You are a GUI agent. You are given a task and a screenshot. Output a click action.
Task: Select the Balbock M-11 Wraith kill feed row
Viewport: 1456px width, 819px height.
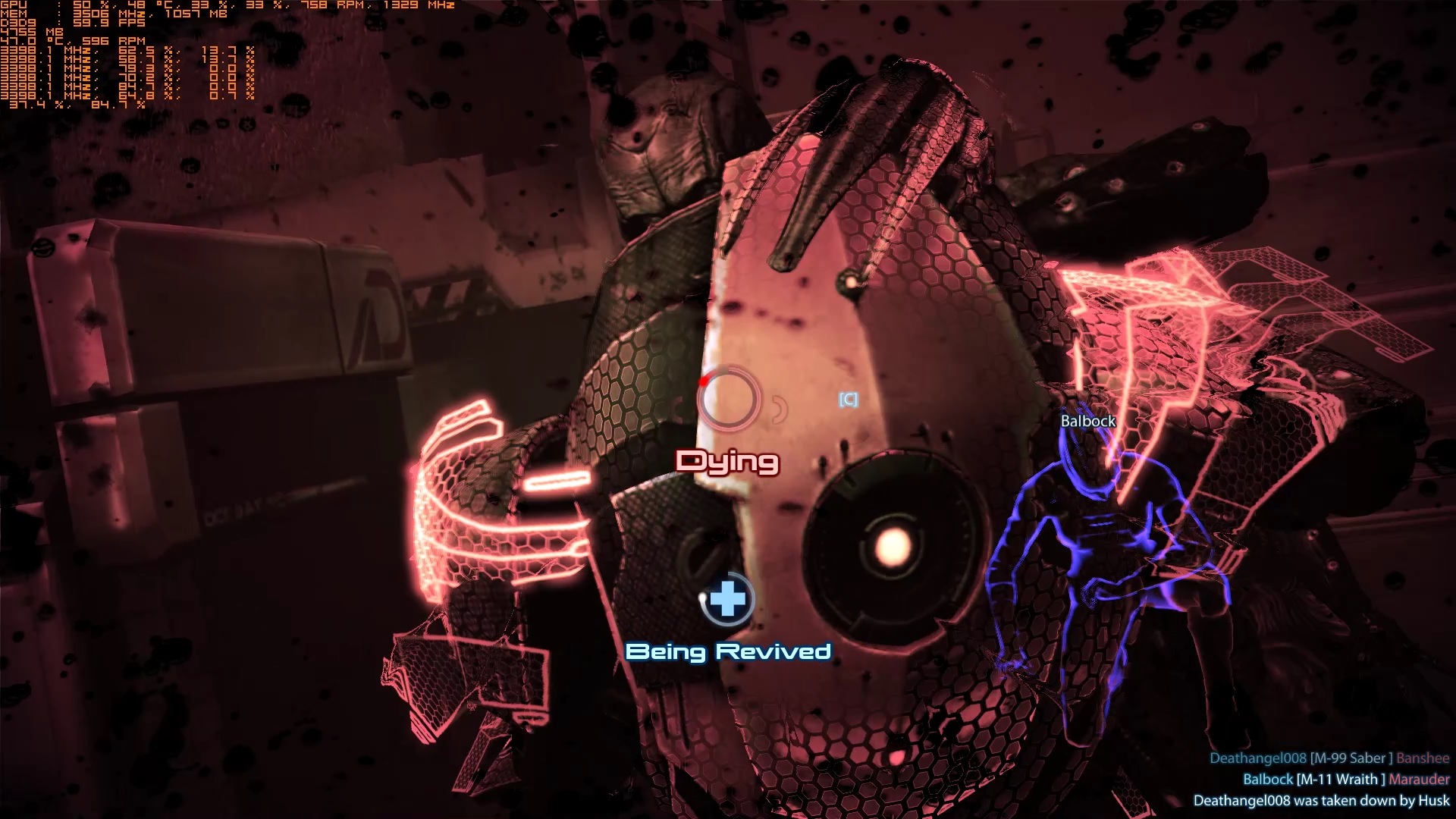[1345, 779]
